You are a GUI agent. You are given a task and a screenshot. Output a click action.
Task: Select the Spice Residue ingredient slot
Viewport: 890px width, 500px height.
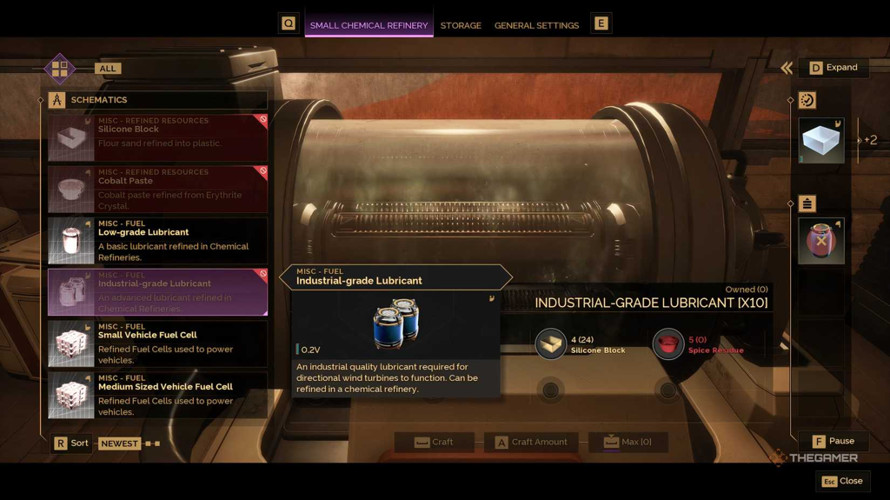(668, 344)
